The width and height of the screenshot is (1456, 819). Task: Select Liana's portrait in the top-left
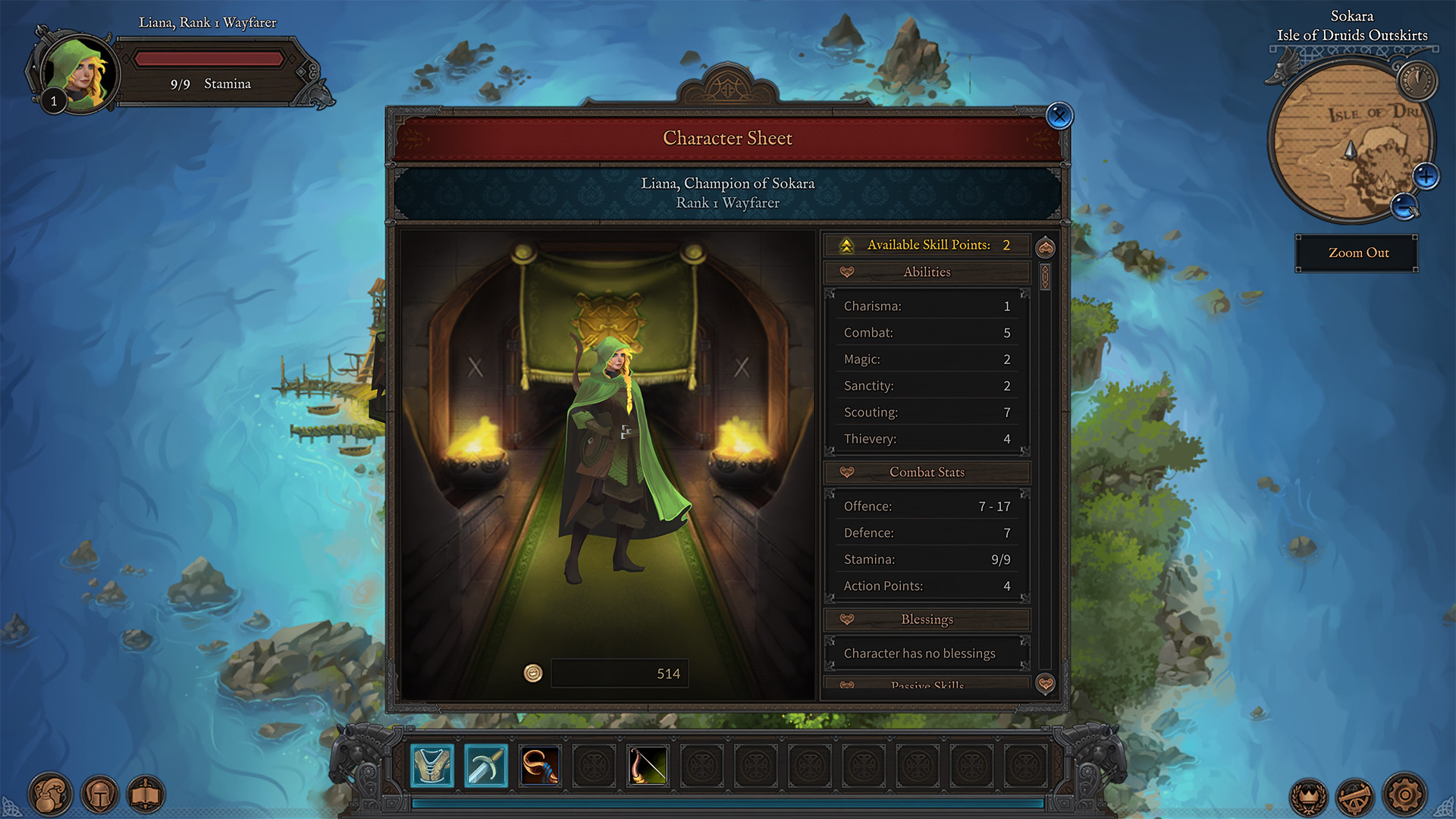(81, 71)
